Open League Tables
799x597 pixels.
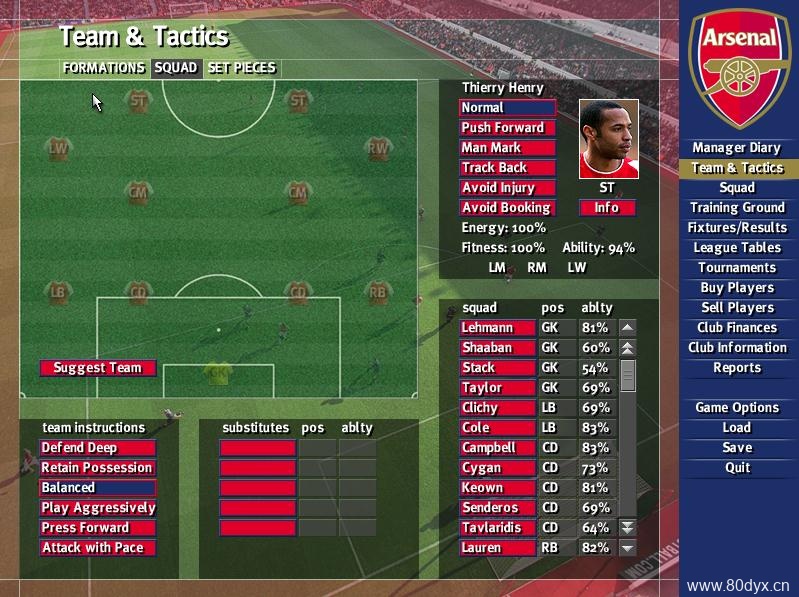pyautogui.click(x=737, y=248)
